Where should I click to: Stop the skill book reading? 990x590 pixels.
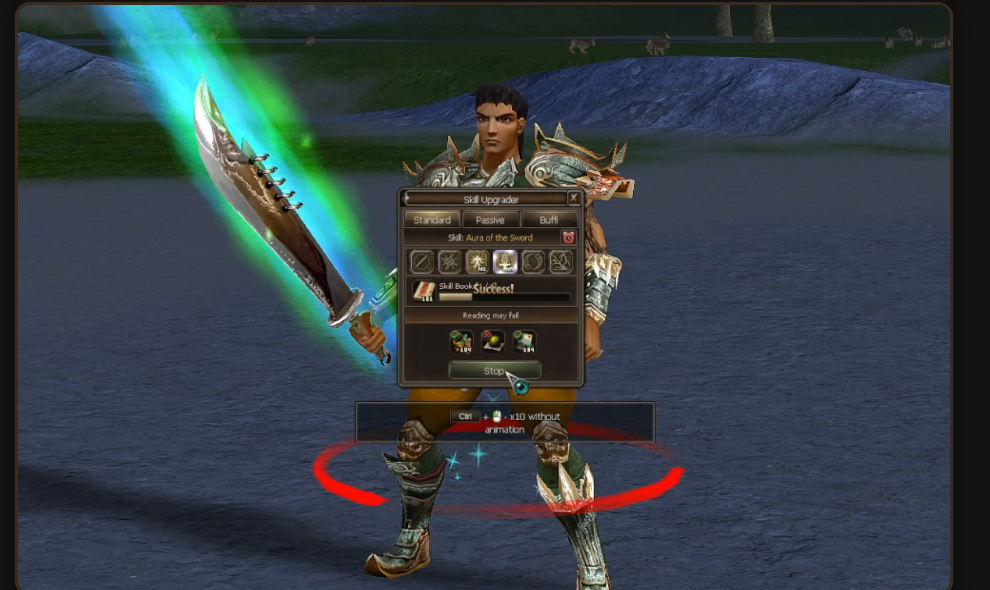(x=494, y=371)
